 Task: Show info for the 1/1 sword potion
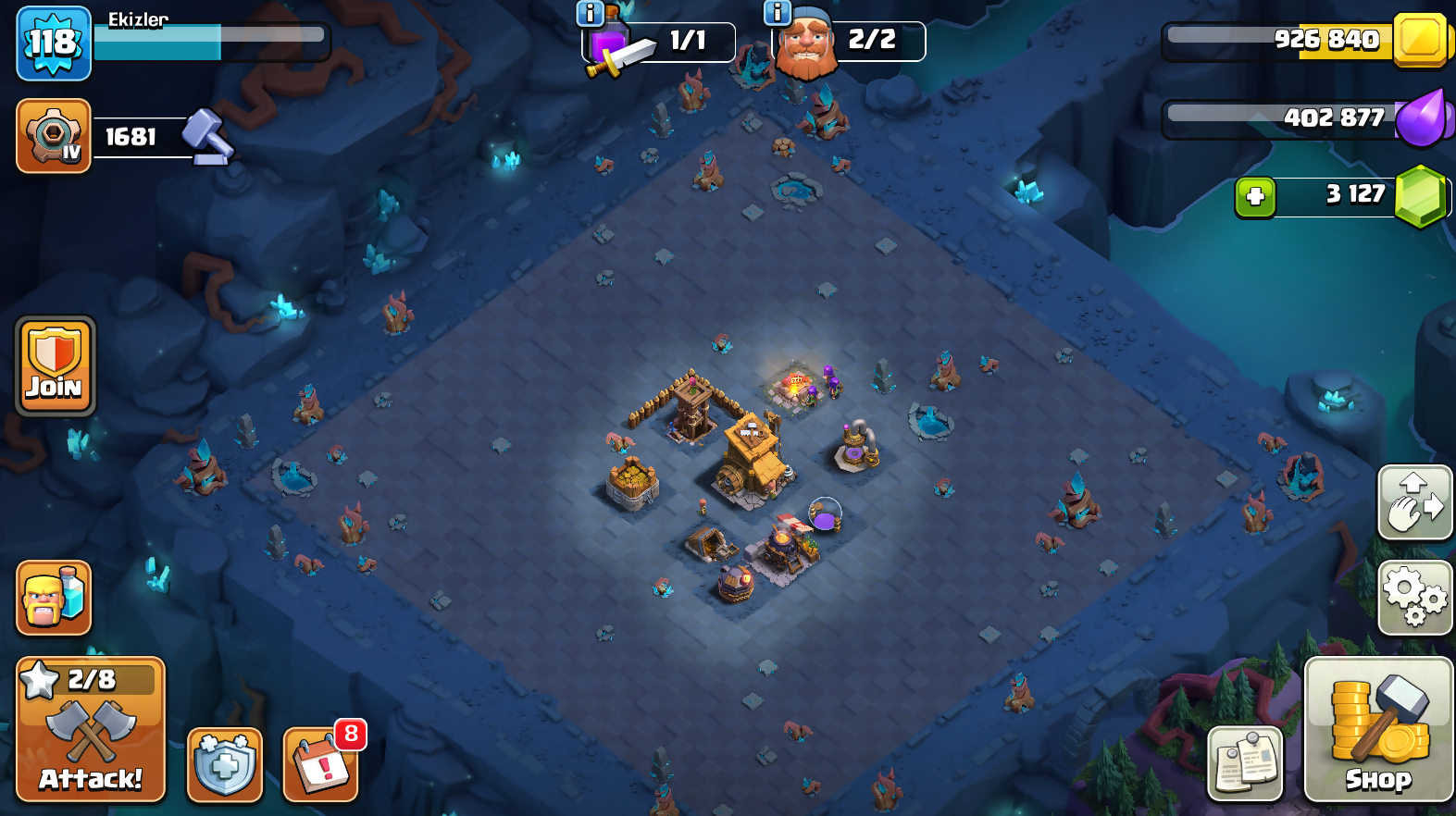(x=590, y=13)
